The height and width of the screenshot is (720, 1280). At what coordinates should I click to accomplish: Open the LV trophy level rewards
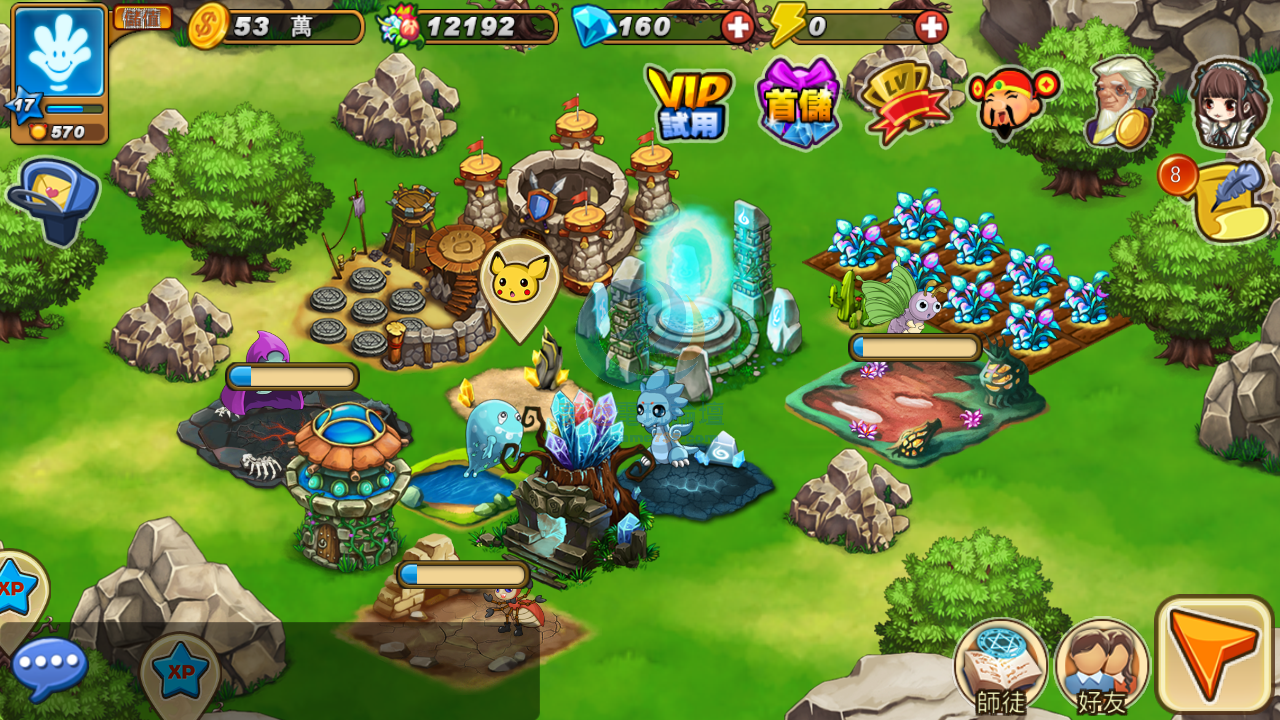[905, 103]
